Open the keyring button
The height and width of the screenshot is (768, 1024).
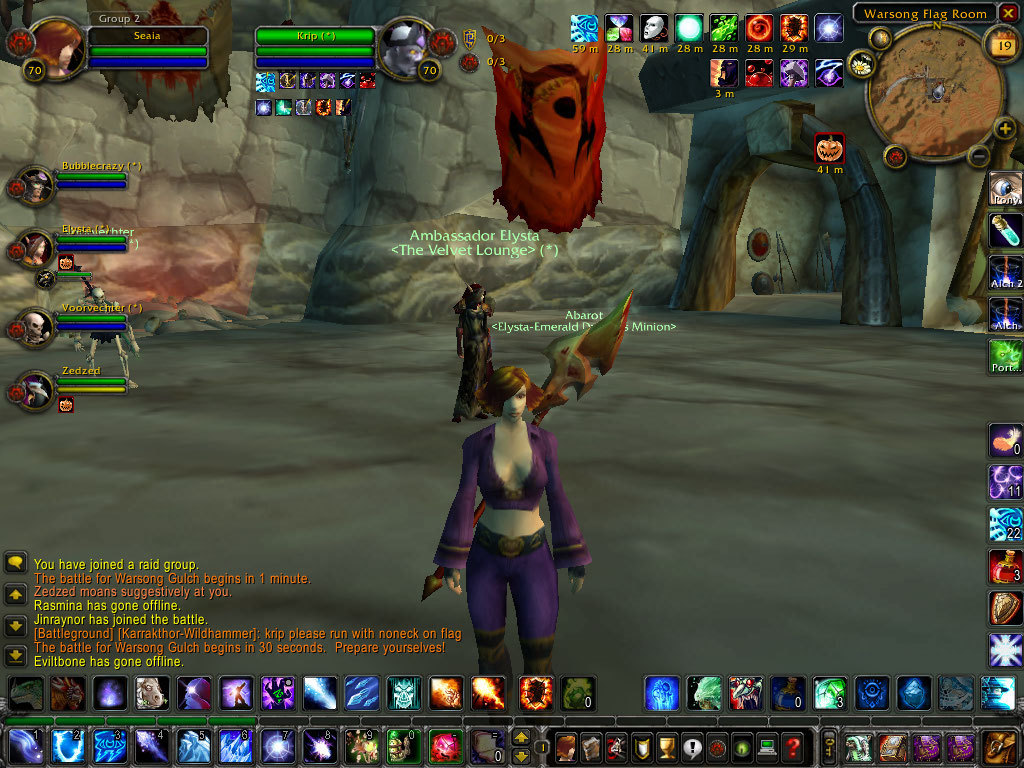(x=829, y=747)
